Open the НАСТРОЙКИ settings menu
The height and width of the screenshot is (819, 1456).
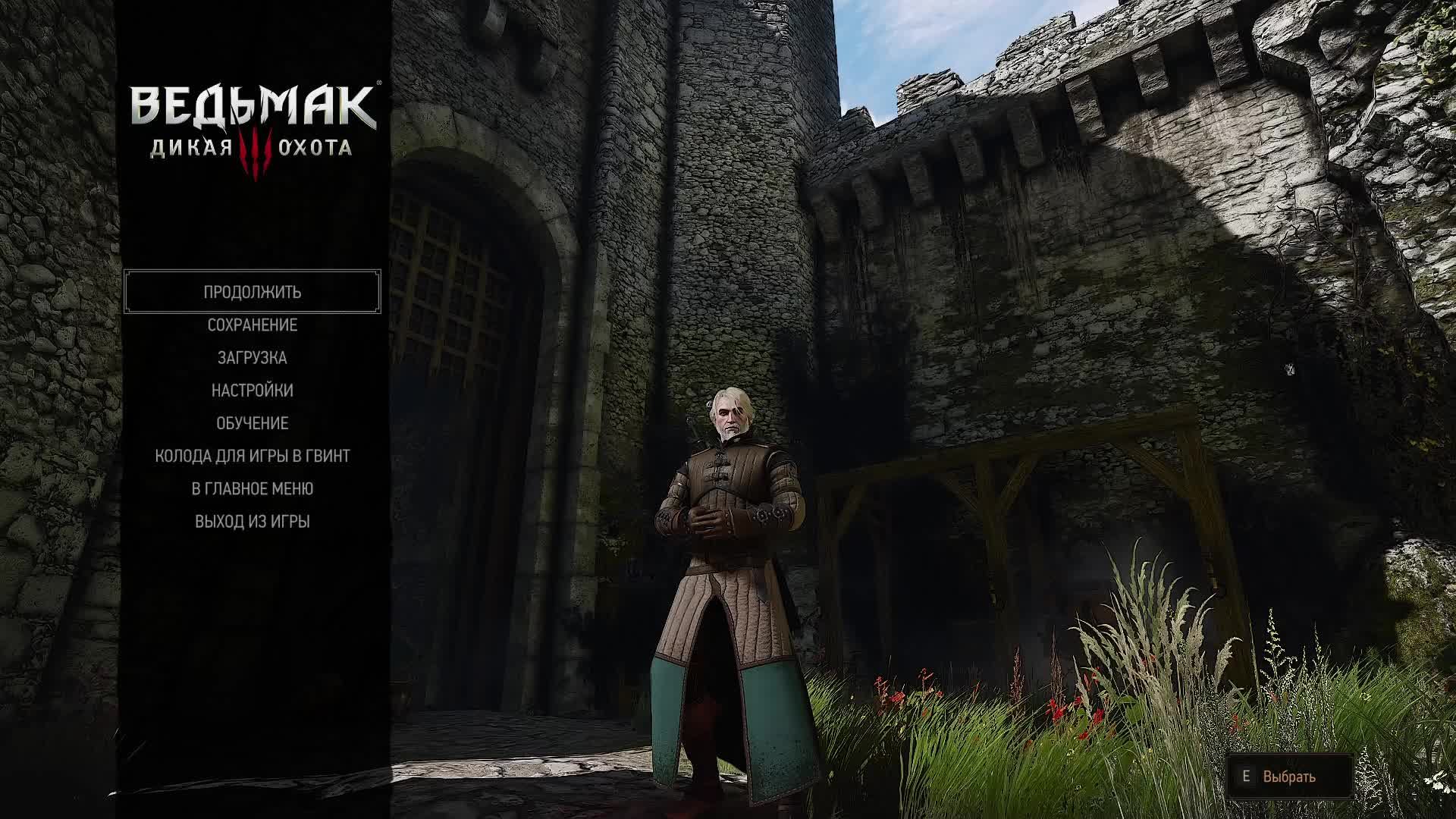pos(253,391)
